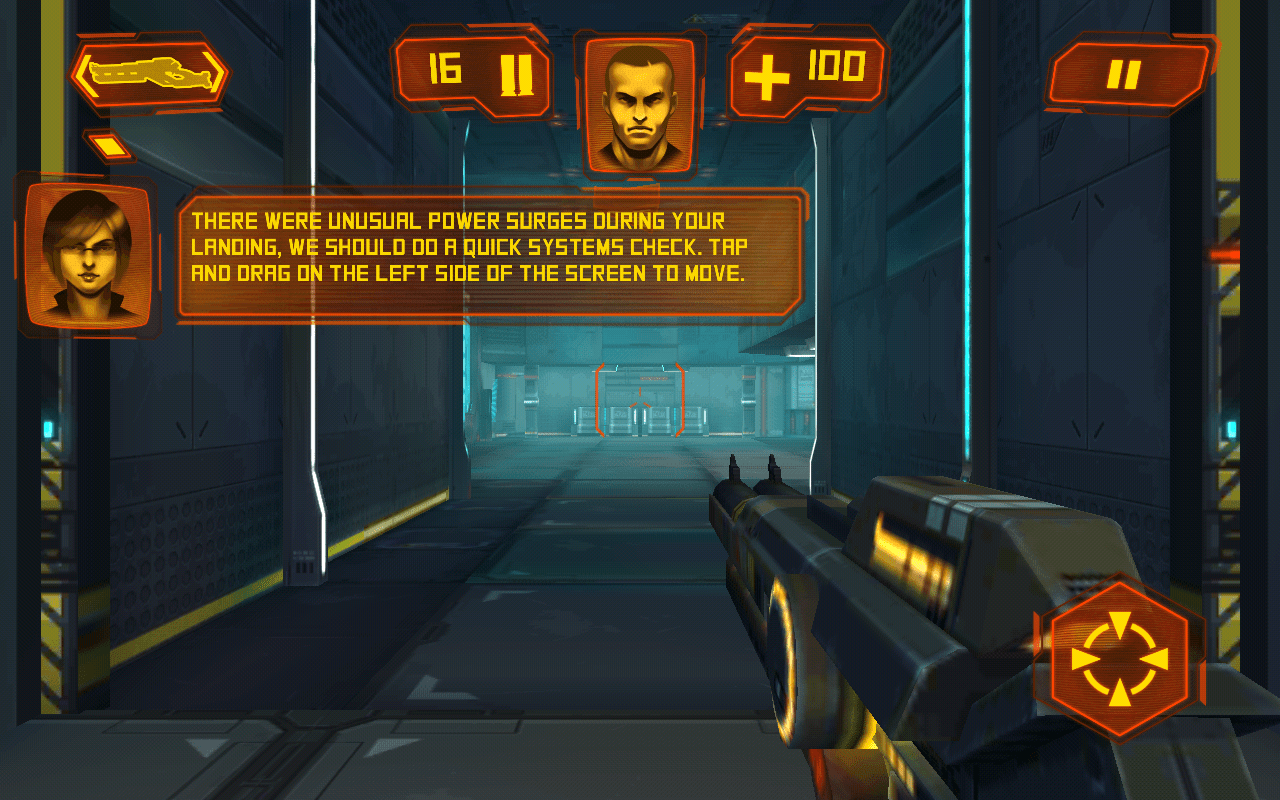Tap the male soldier portrait
This screenshot has width=1280, height=800.
(x=640, y=103)
